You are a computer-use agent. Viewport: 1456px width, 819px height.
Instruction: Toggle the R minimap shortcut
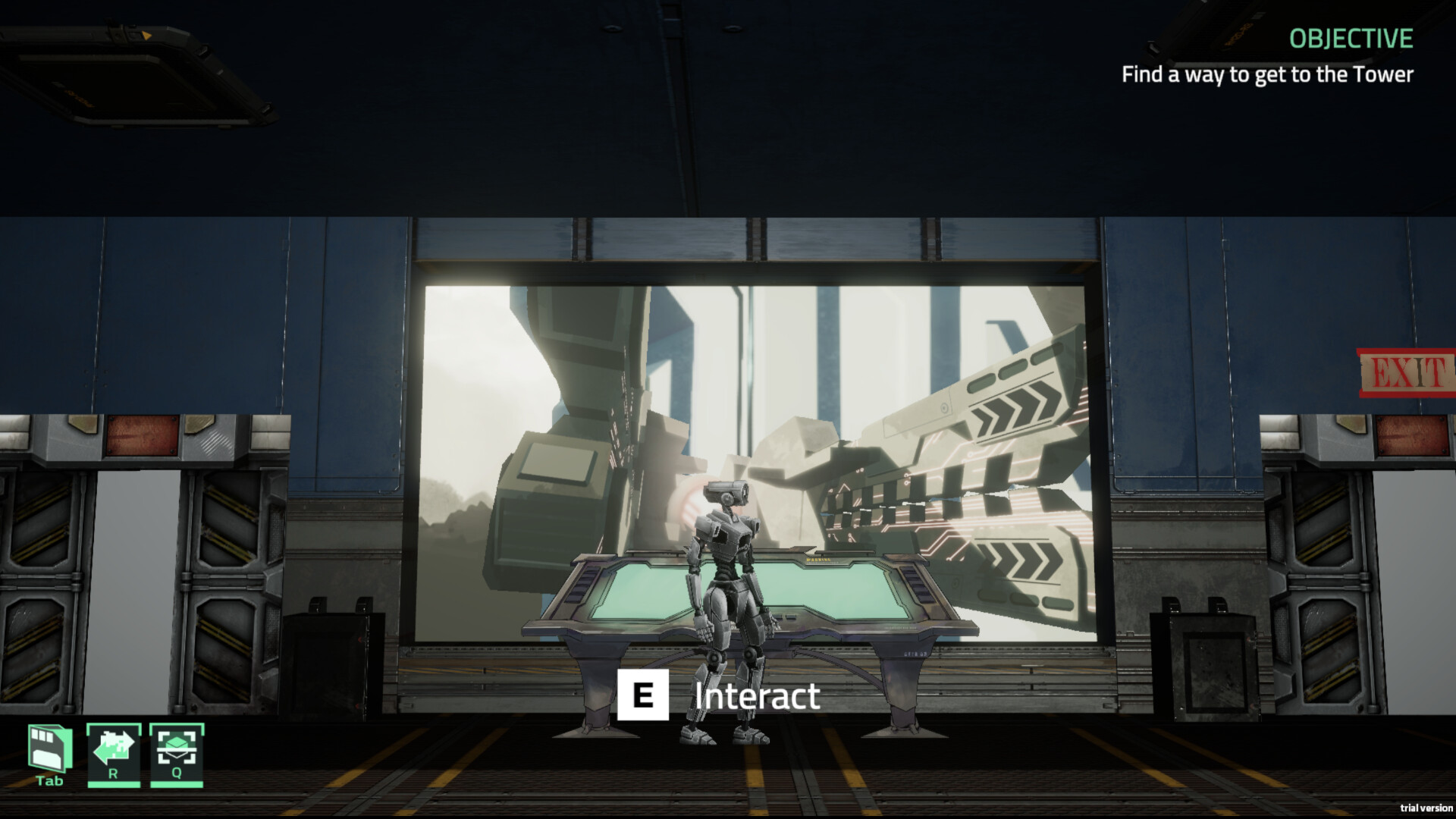tap(114, 755)
